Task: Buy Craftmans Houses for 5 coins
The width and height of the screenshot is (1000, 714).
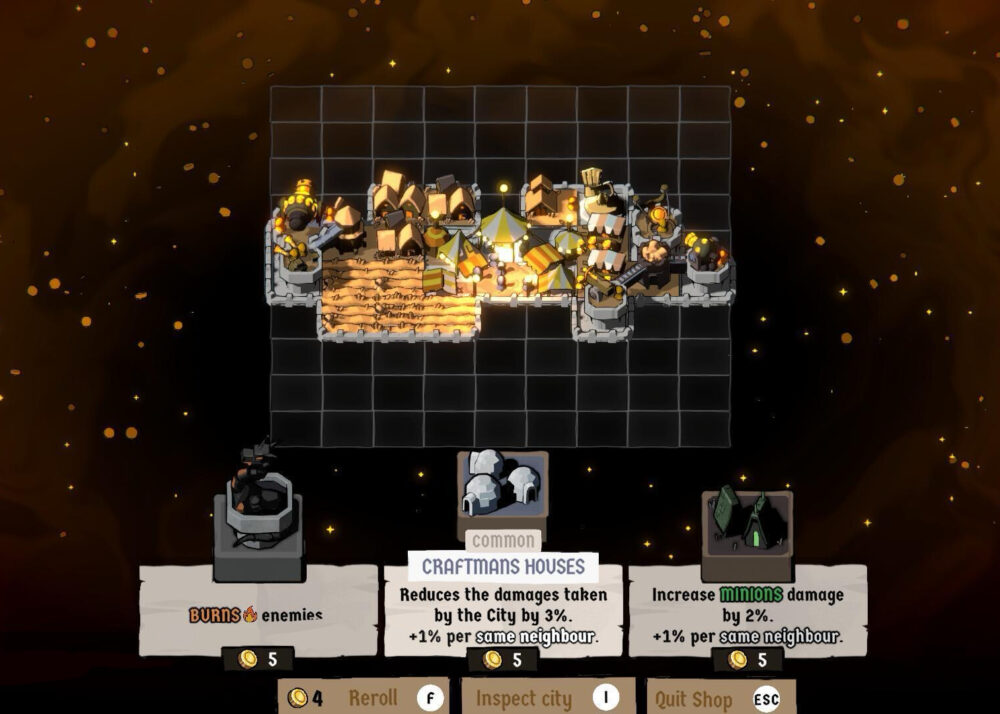Action: pos(503,659)
